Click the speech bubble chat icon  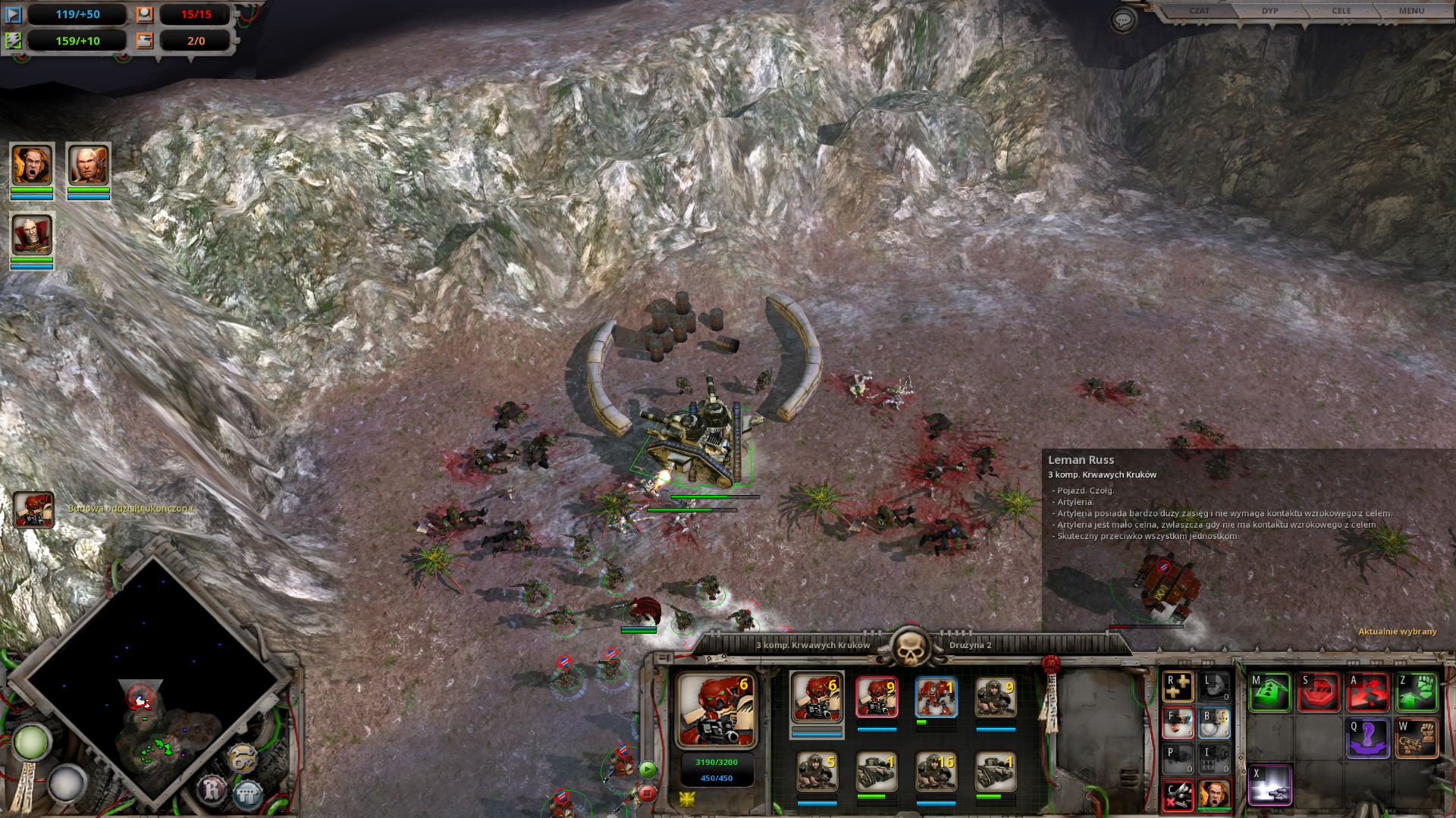[1123, 20]
